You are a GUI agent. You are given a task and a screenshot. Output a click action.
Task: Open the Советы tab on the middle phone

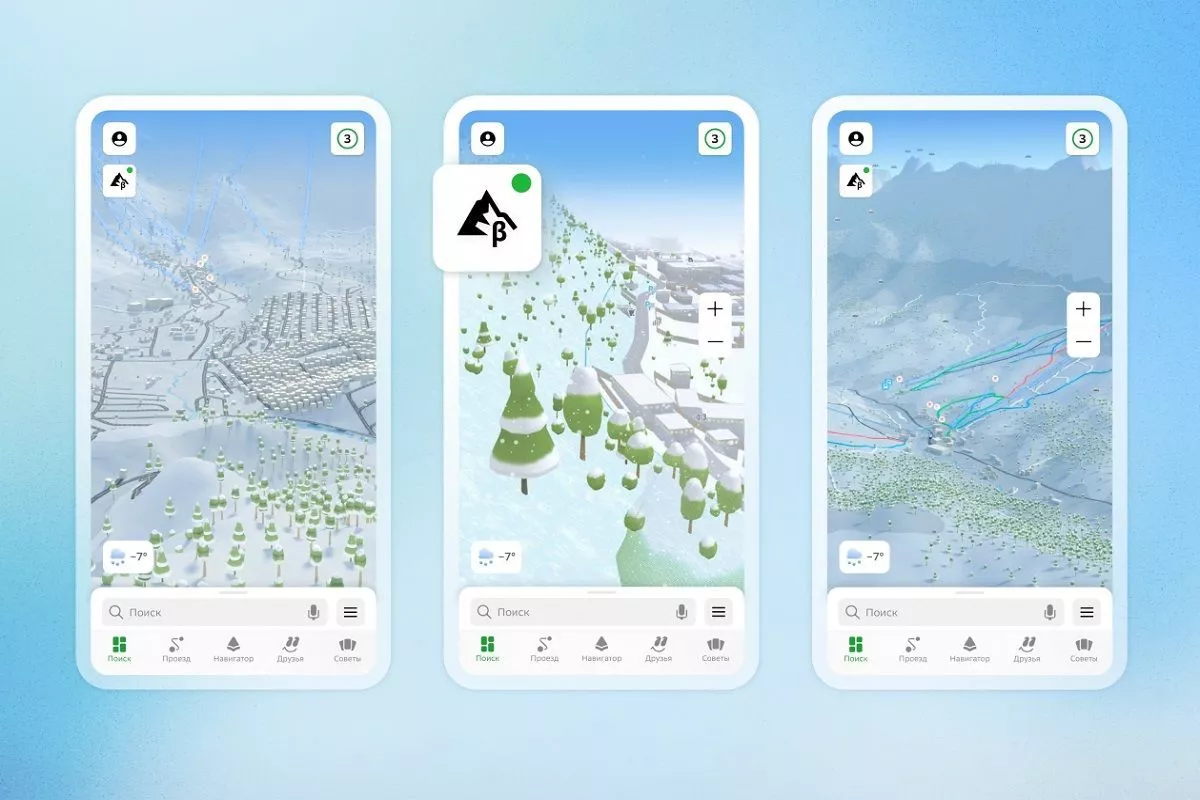point(715,649)
